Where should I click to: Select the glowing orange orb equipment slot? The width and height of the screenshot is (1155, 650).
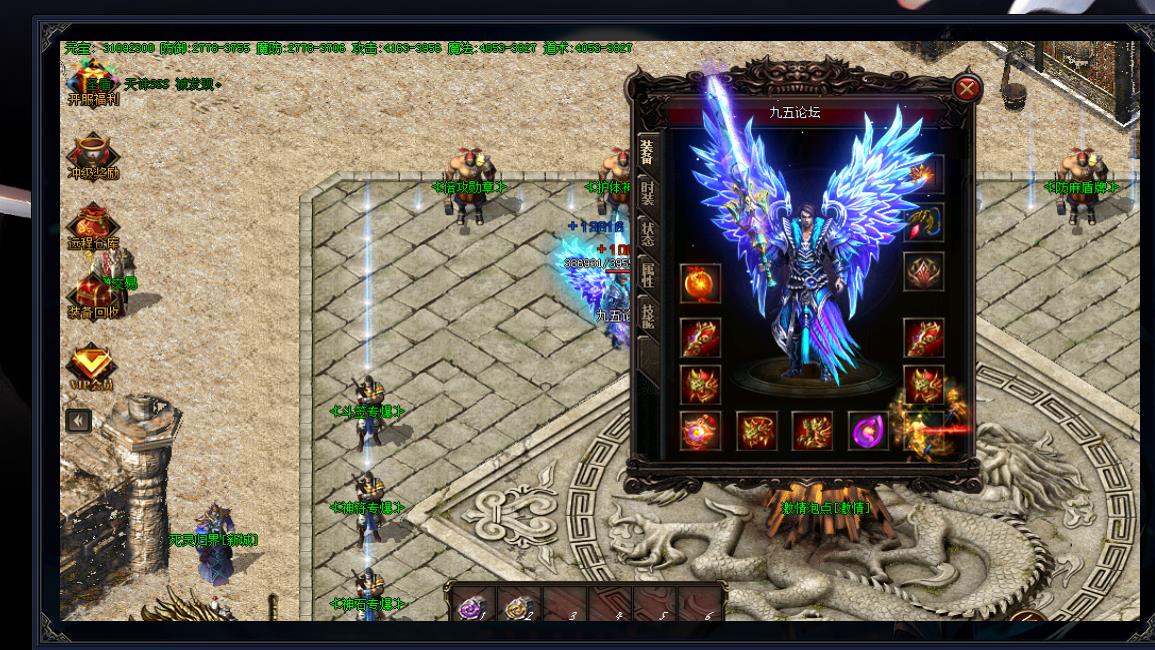coord(700,283)
